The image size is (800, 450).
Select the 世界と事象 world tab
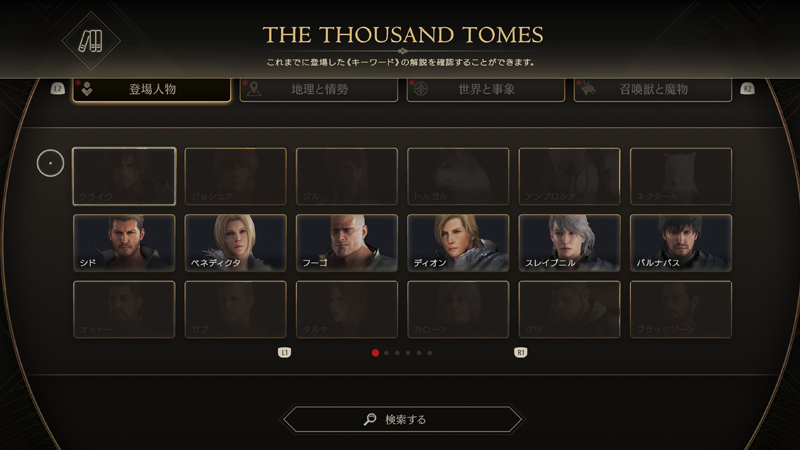tap(485, 90)
